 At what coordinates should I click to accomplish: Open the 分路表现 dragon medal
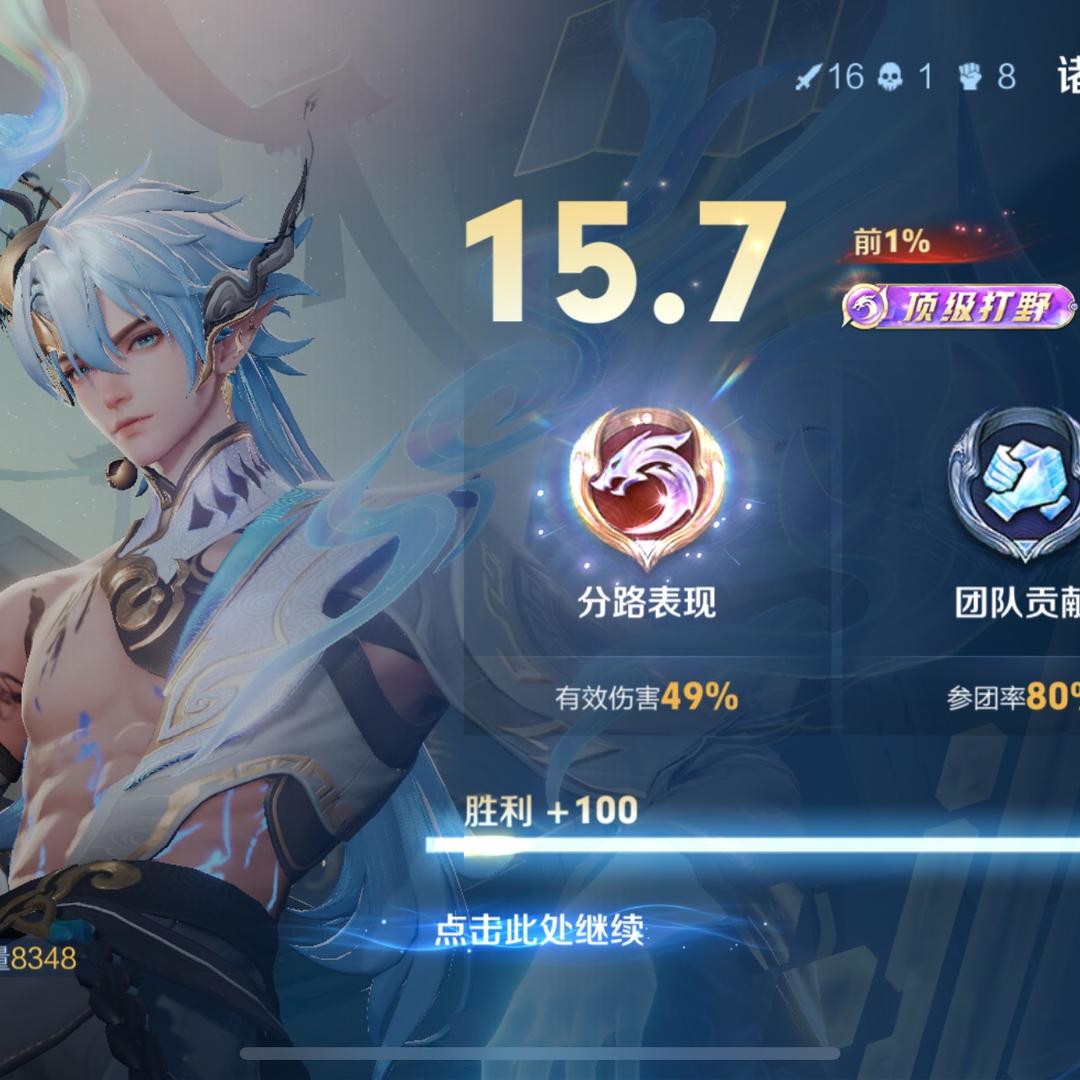coord(647,486)
